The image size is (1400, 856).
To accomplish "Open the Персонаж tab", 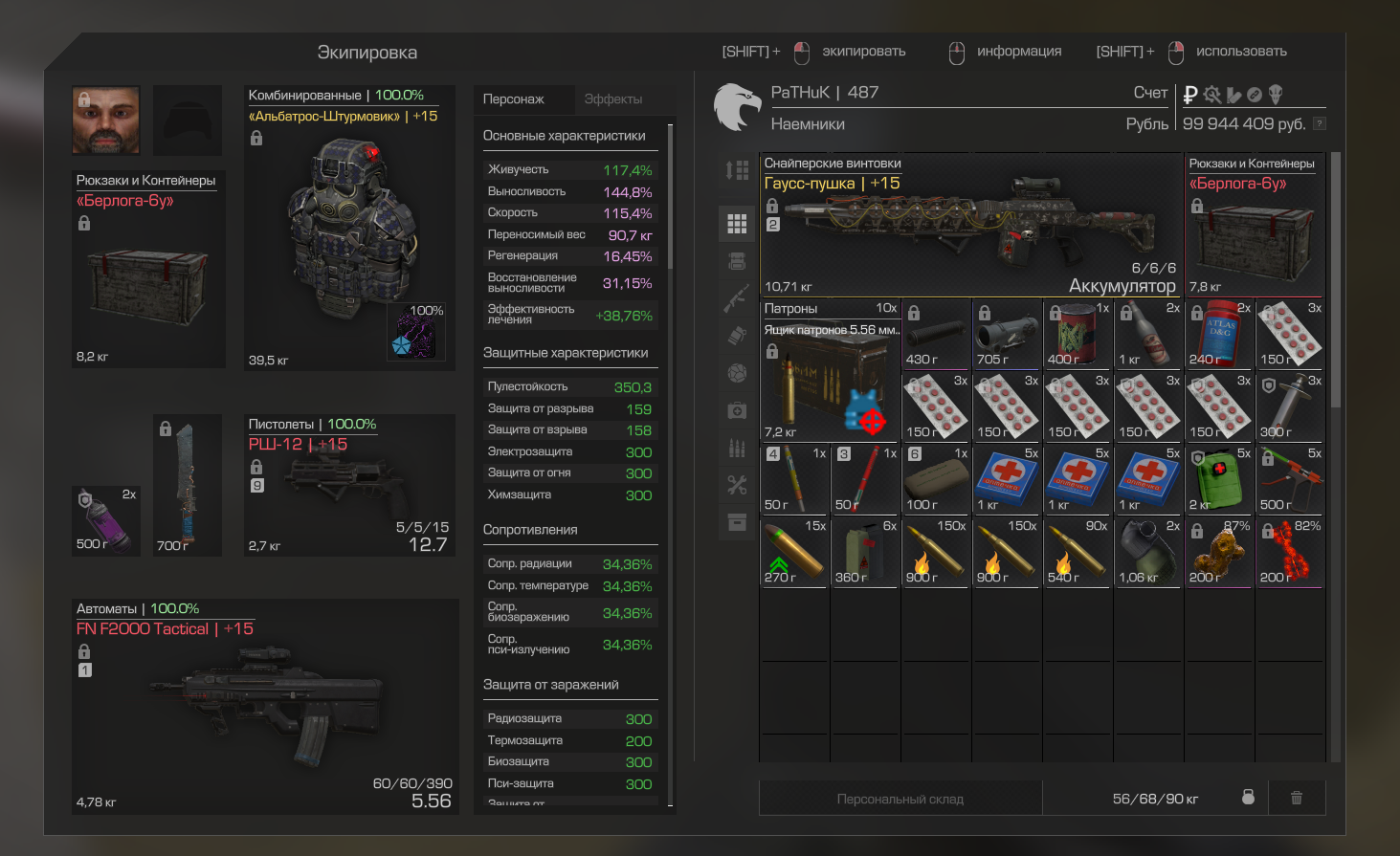I will (514, 99).
